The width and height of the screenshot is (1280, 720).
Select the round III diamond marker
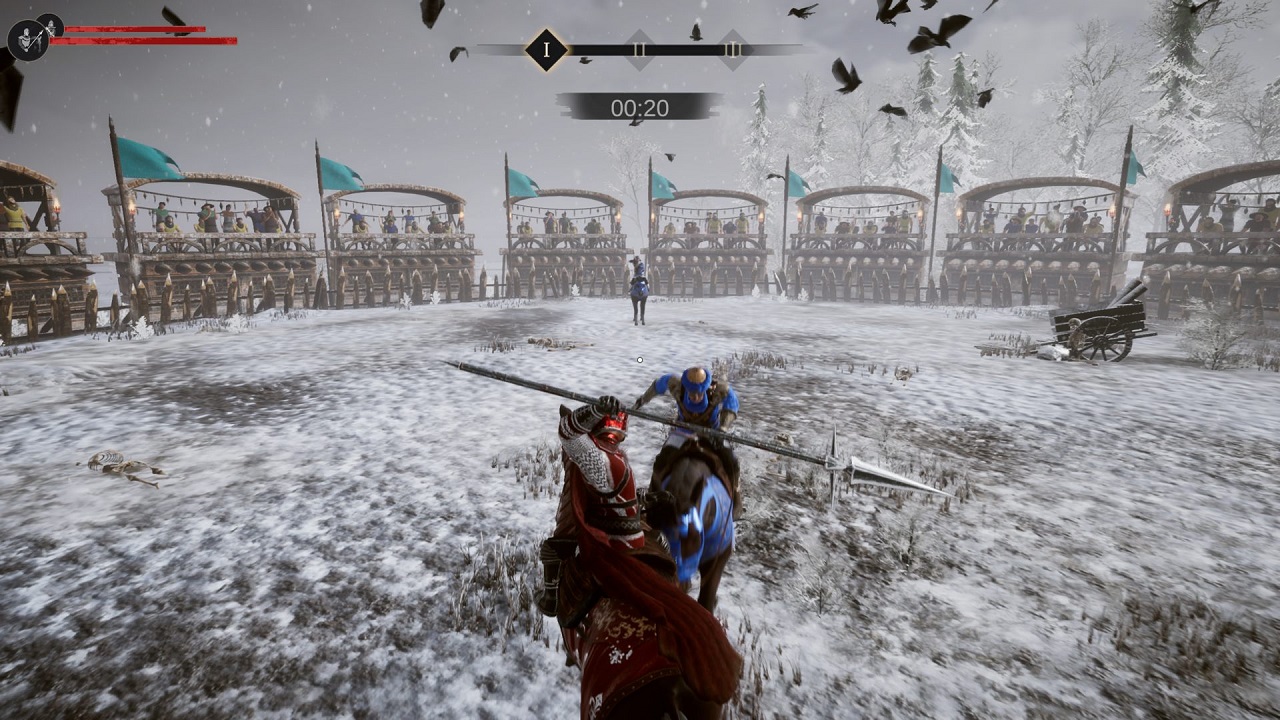click(732, 50)
